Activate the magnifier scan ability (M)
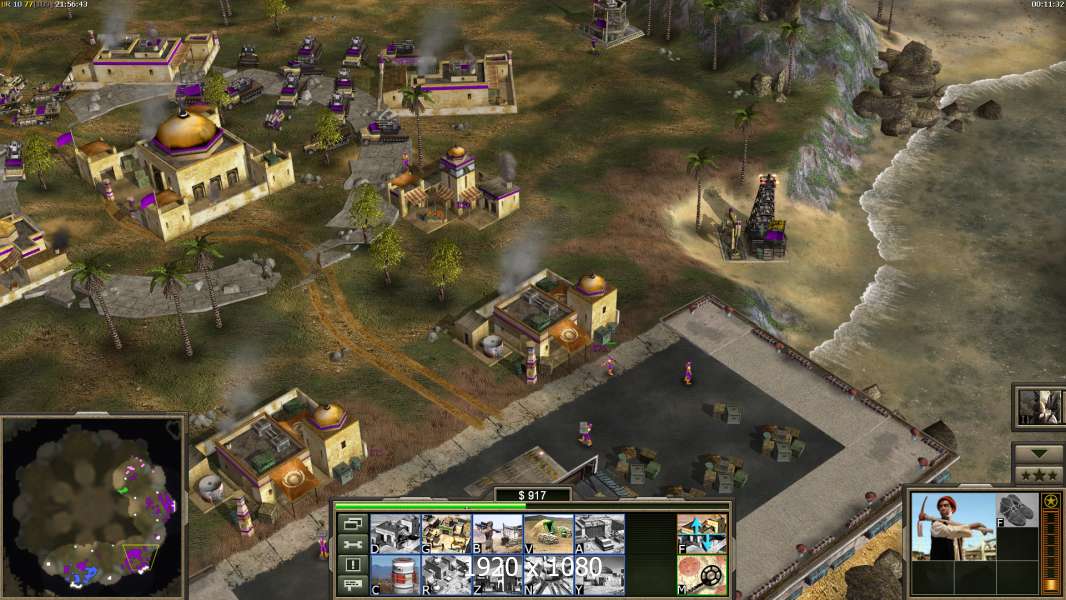The width and height of the screenshot is (1066, 600). (x=702, y=575)
